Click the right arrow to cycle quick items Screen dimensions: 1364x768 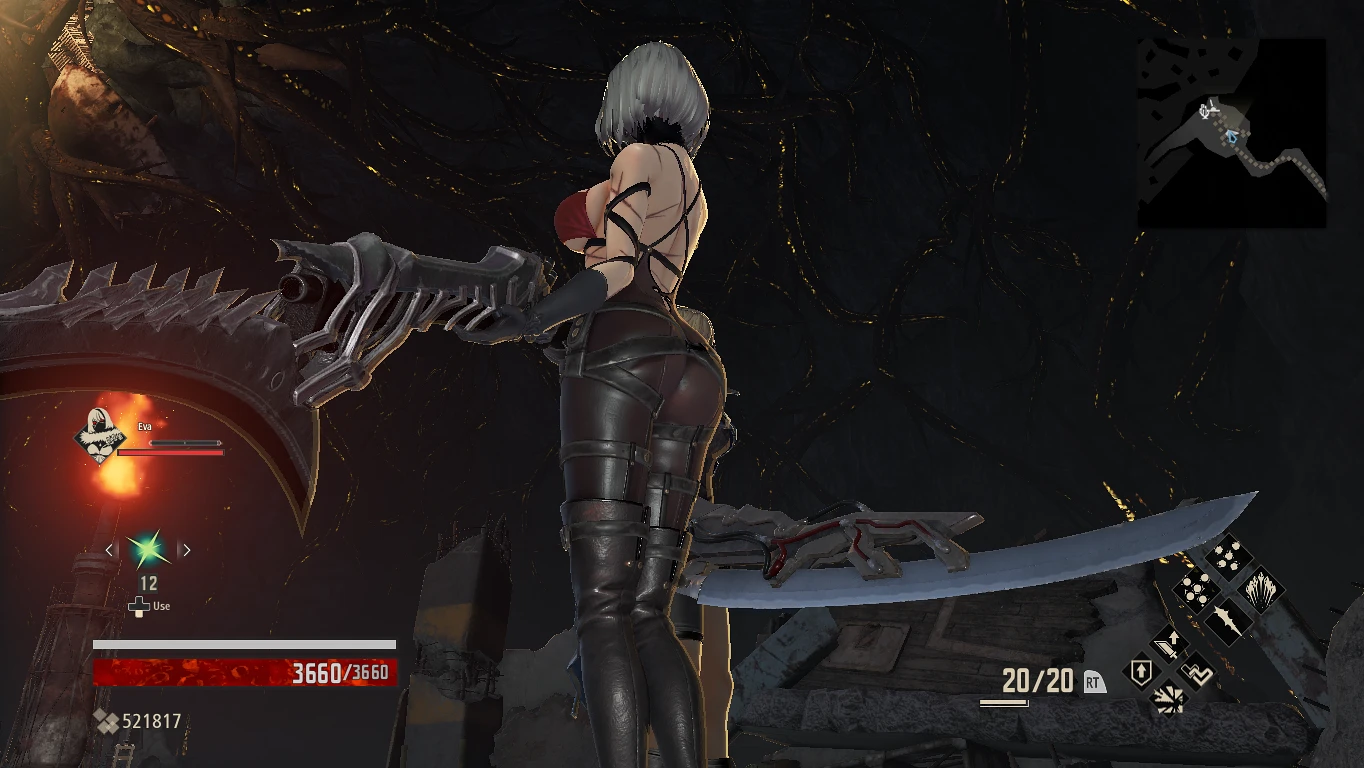click(186, 549)
